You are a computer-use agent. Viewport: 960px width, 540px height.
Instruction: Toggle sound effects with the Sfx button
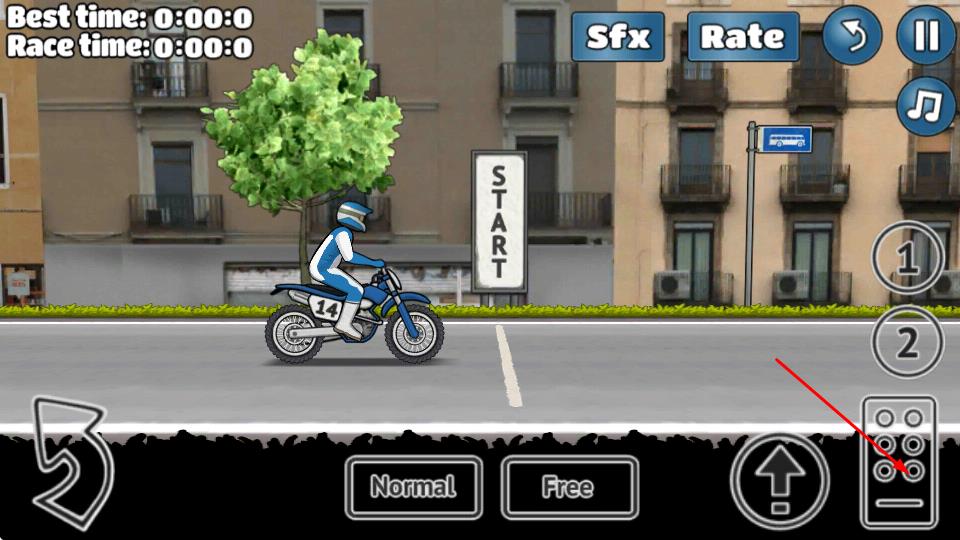click(x=618, y=37)
